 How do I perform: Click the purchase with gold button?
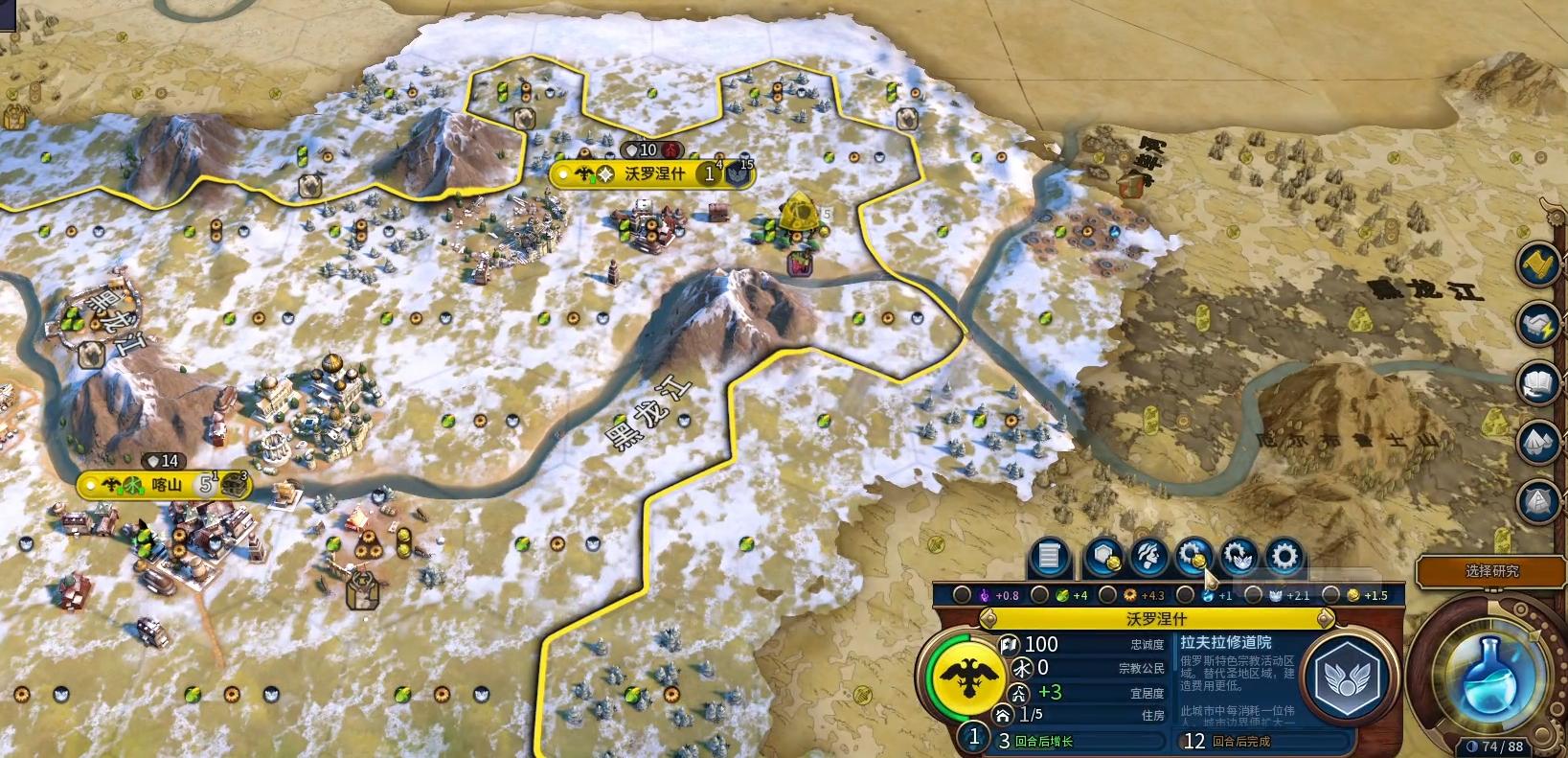[1193, 556]
